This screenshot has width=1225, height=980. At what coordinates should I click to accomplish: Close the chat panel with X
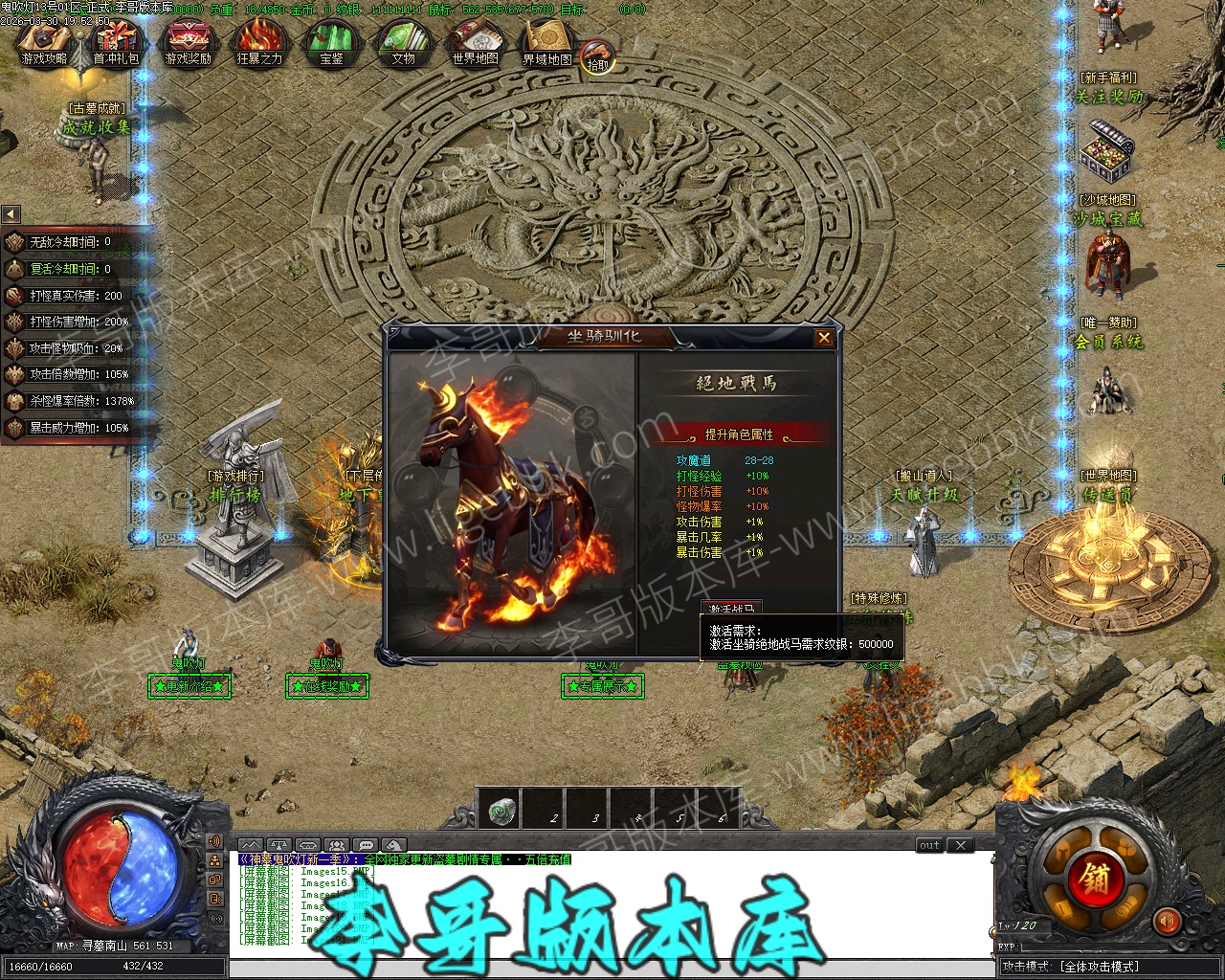(960, 845)
